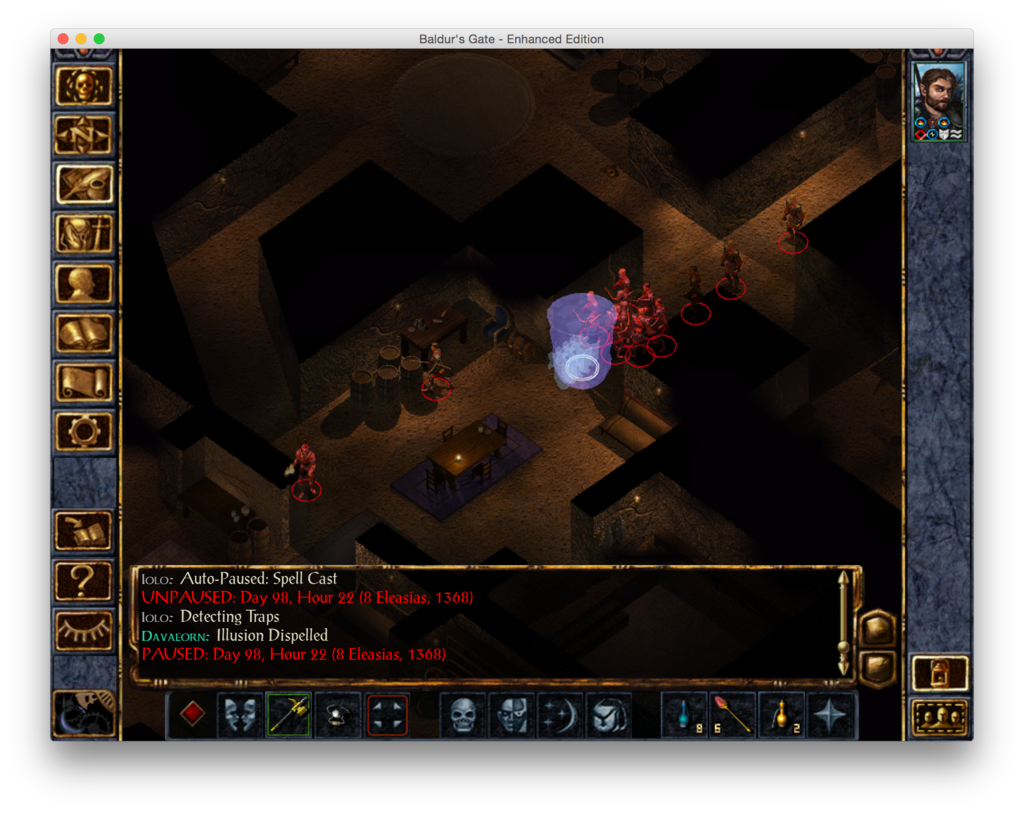This screenshot has height=813, width=1024.
Task: Select the halberd weapon slot
Action: 289,715
